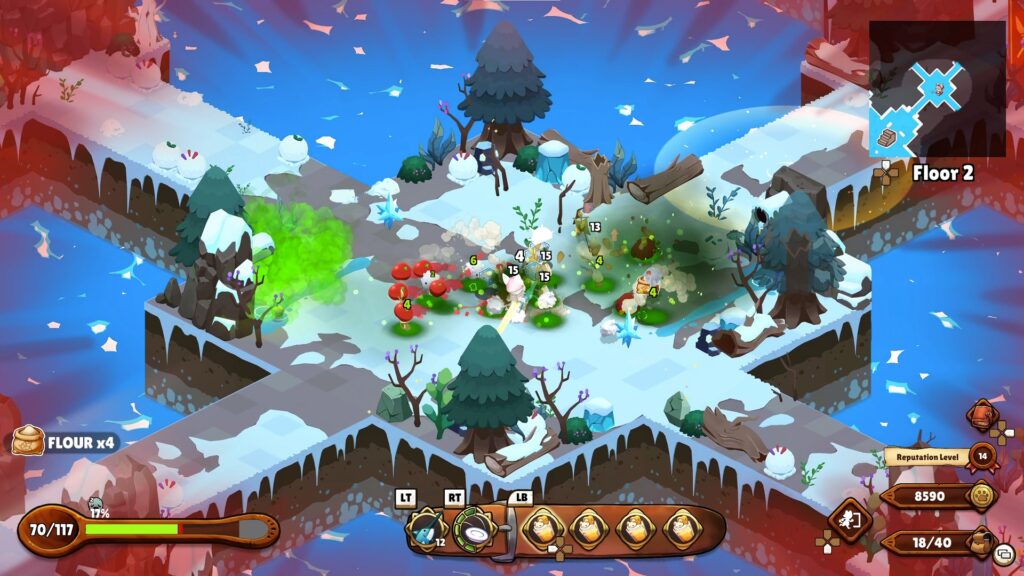
Task: Open the dungeon minimap
Action: (x=937, y=89)
